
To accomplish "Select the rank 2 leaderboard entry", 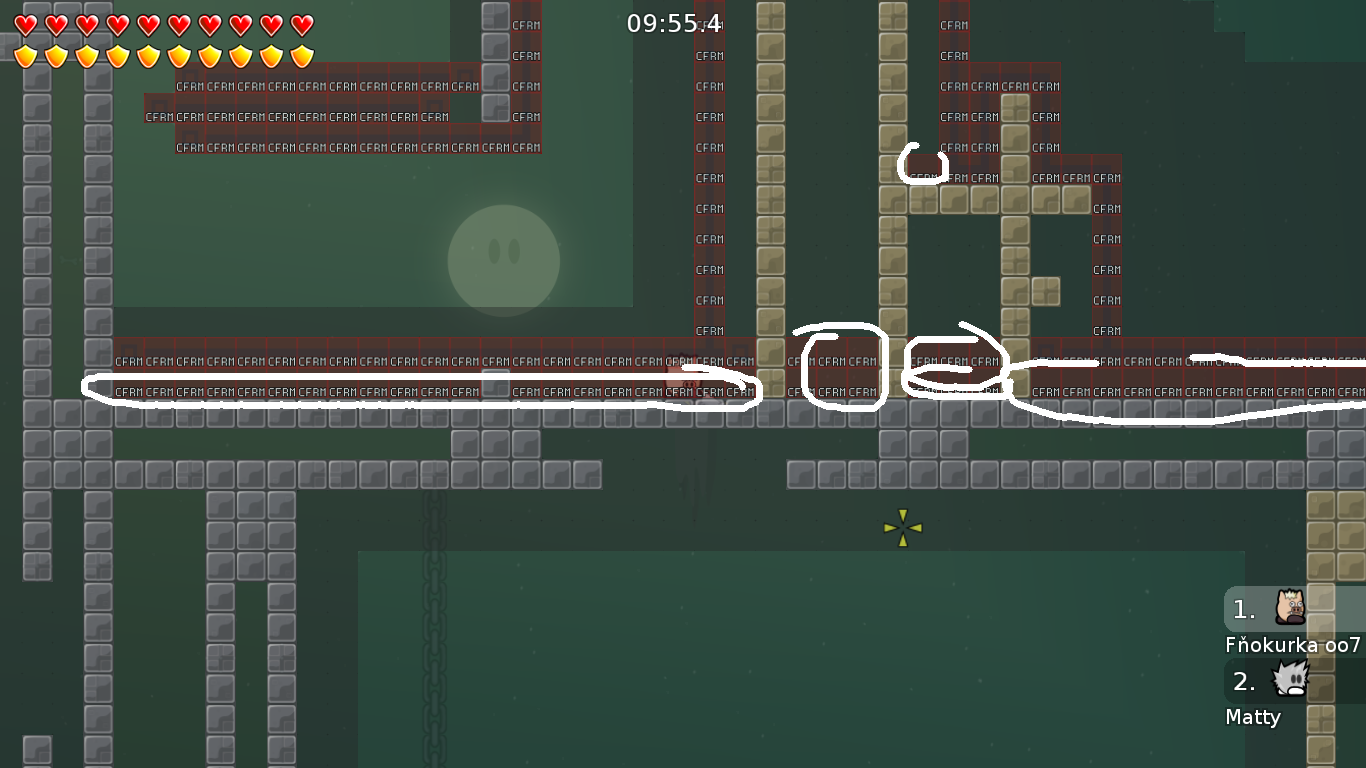I will (1243, 683).
